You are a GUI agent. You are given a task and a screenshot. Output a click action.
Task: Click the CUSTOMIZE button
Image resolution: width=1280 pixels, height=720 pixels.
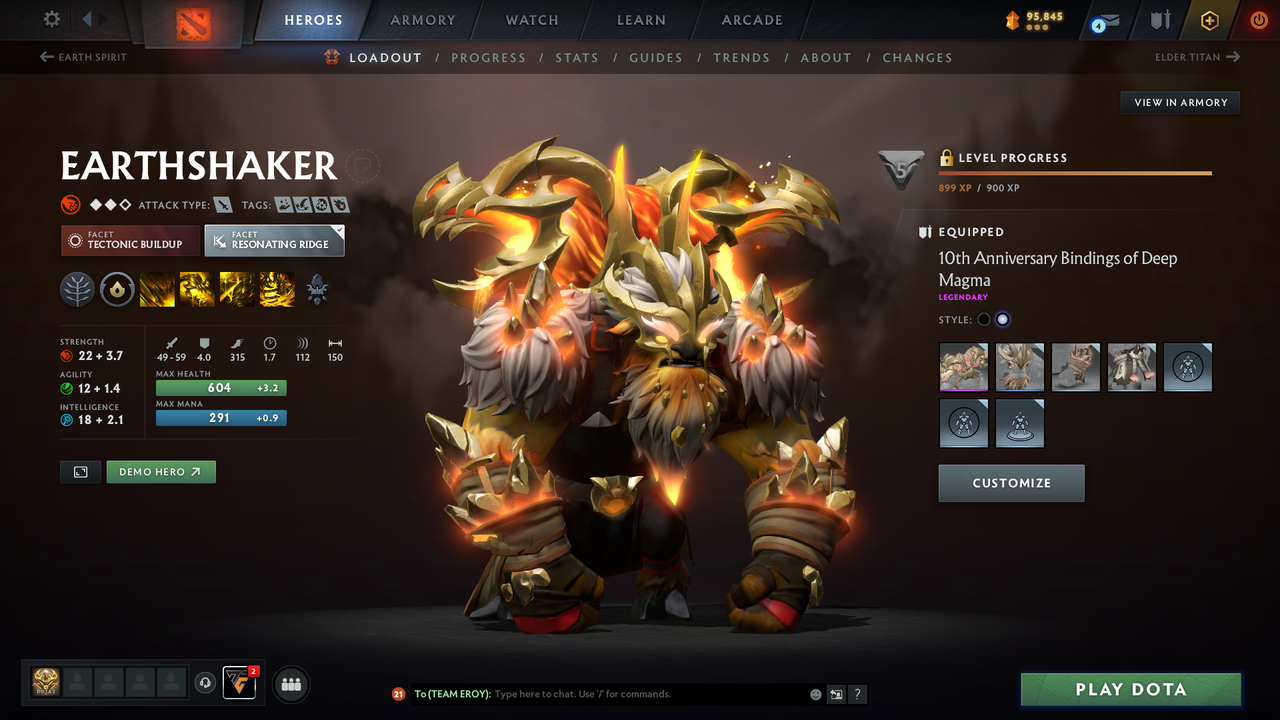1011,483
